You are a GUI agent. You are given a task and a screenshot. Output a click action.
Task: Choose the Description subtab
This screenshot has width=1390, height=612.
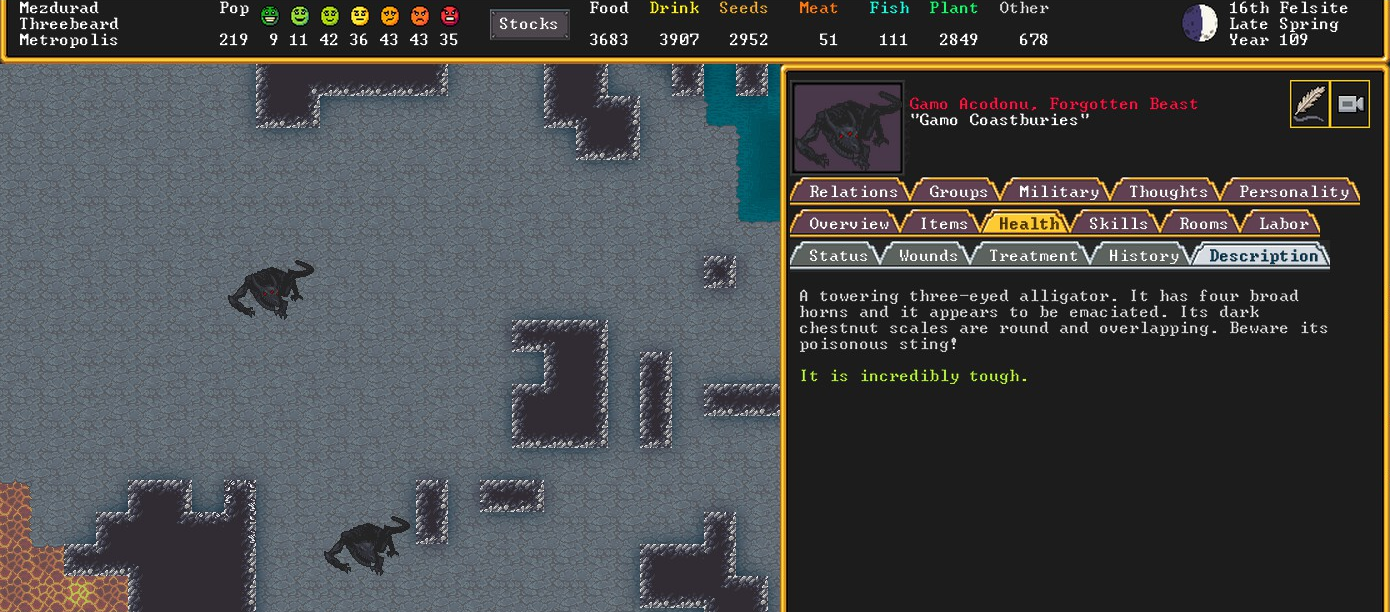[x=1263, y=255]
